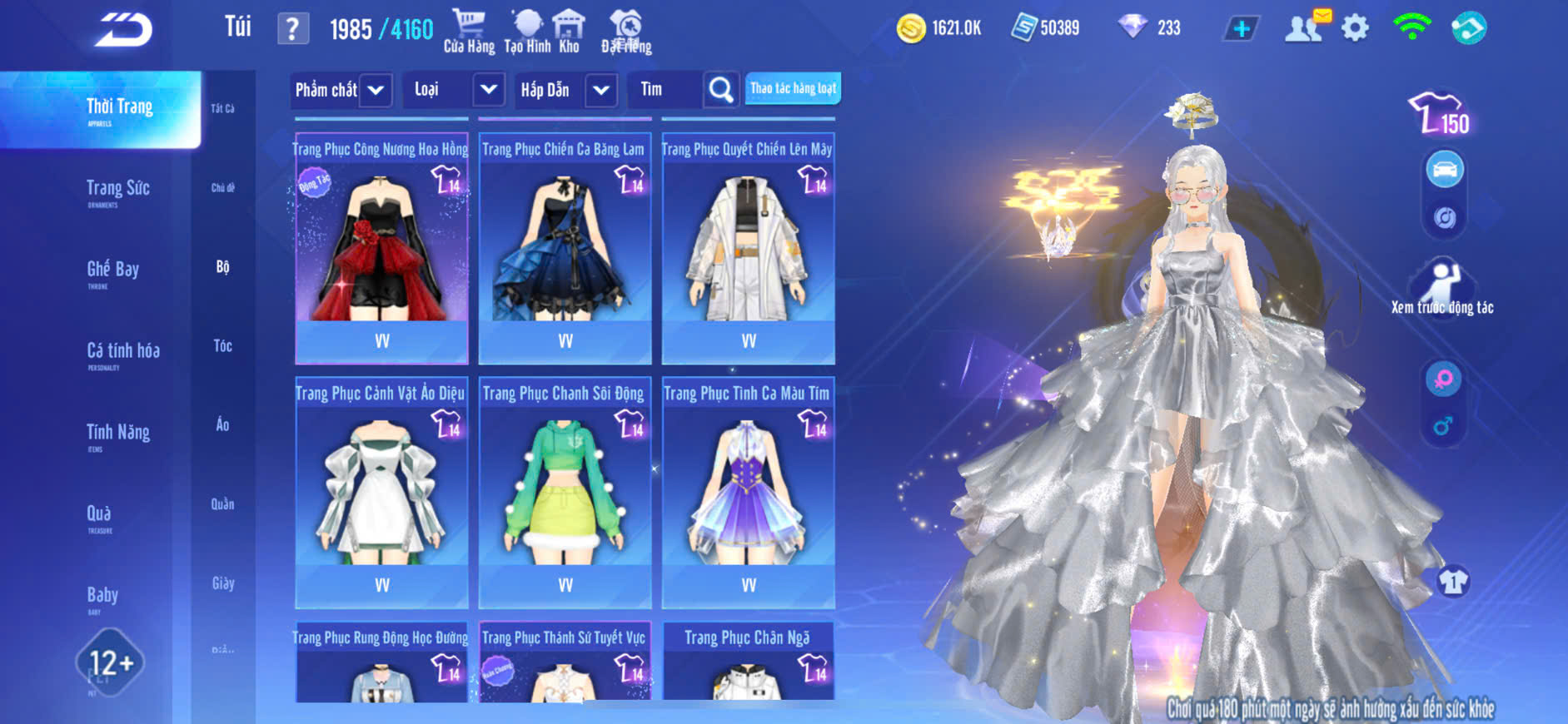The height and width of the screenshot is (724, 1568).
Task: Open Cửa Hàng shop
Action: point(469,32)
